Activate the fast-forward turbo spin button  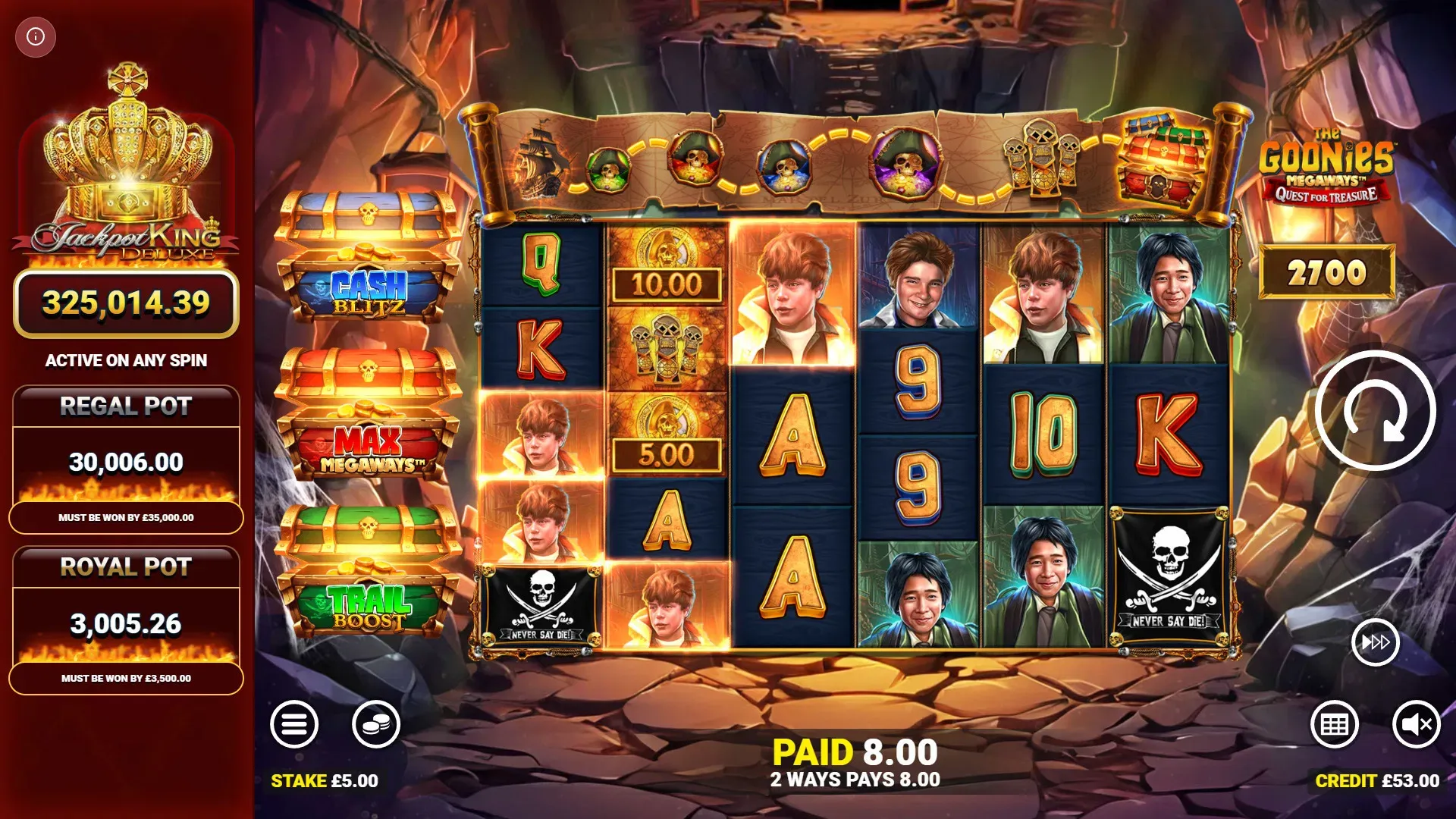click(1375, 643)
